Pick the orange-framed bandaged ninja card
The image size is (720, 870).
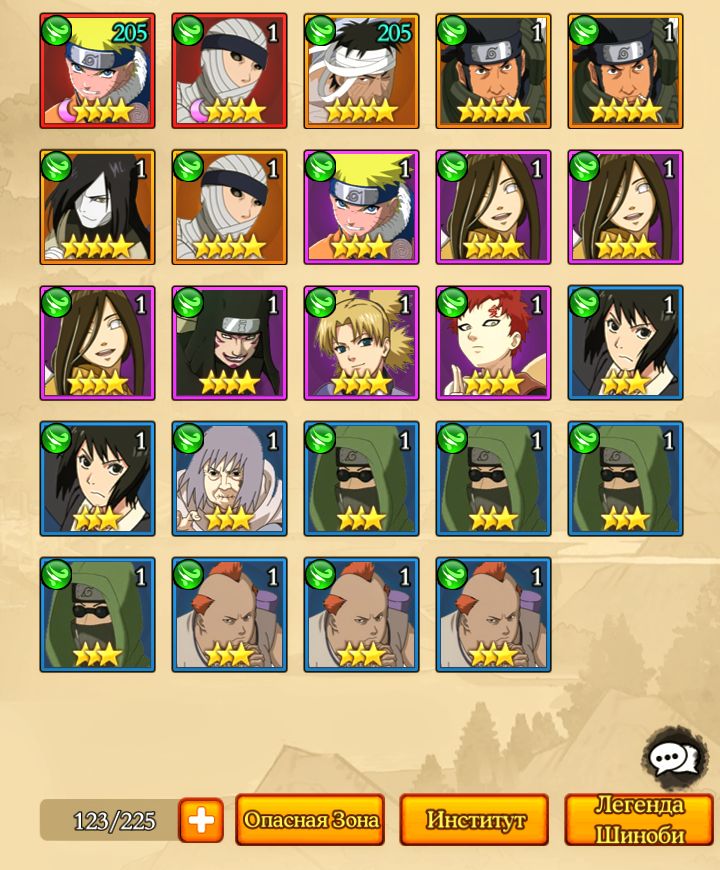coord(229,207)
